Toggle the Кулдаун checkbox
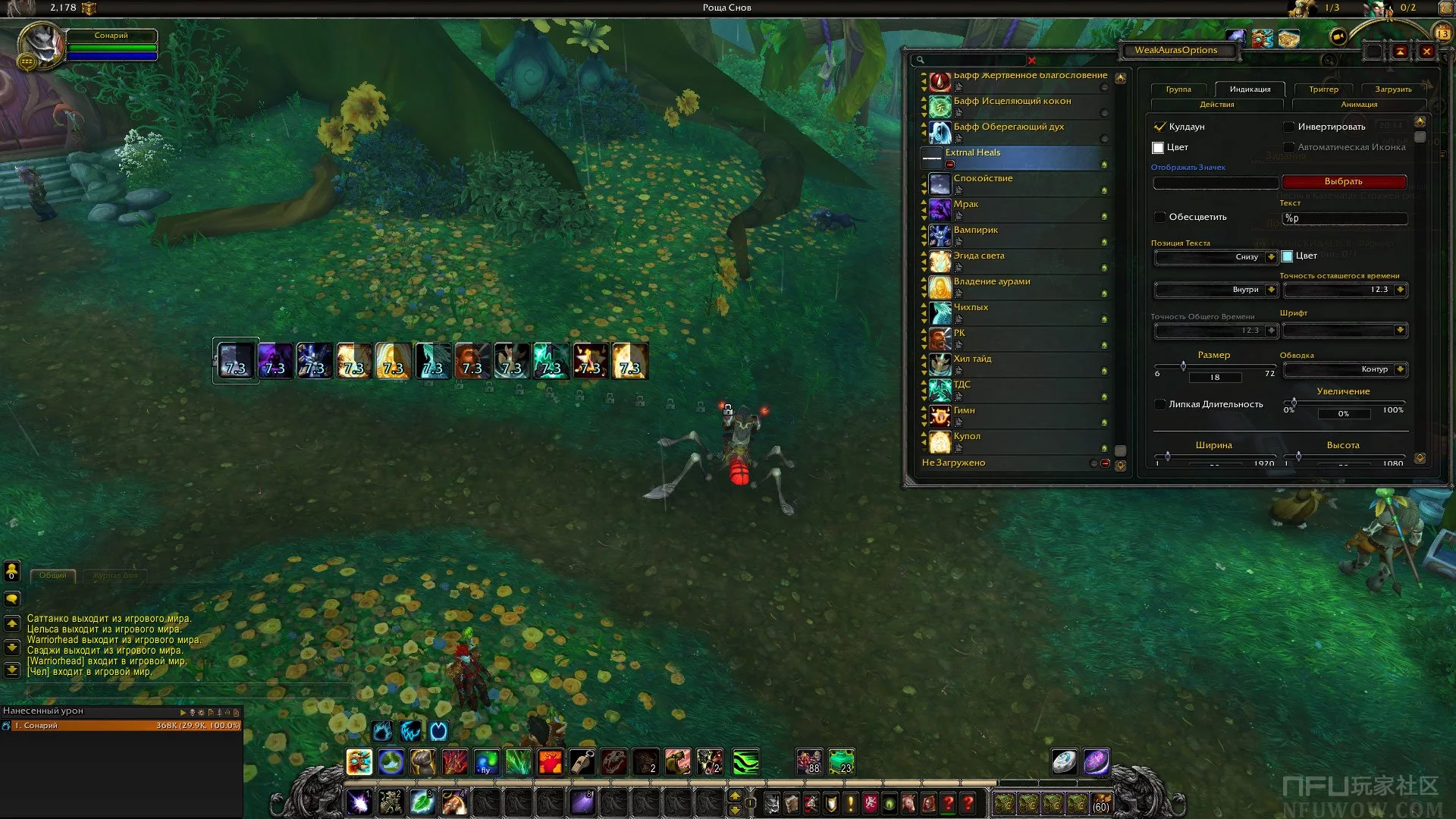 coord(1159,127)
